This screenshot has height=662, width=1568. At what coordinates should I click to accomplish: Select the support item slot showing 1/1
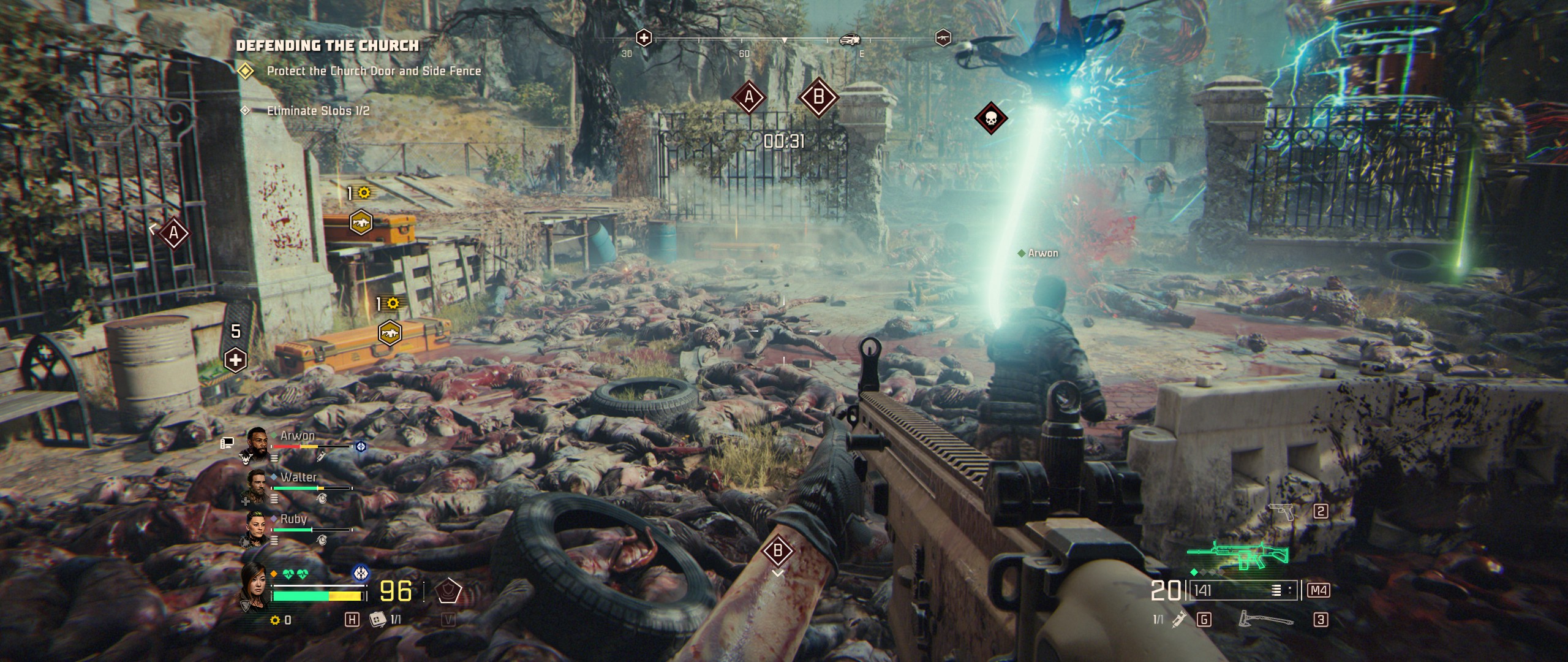(378, 619)
